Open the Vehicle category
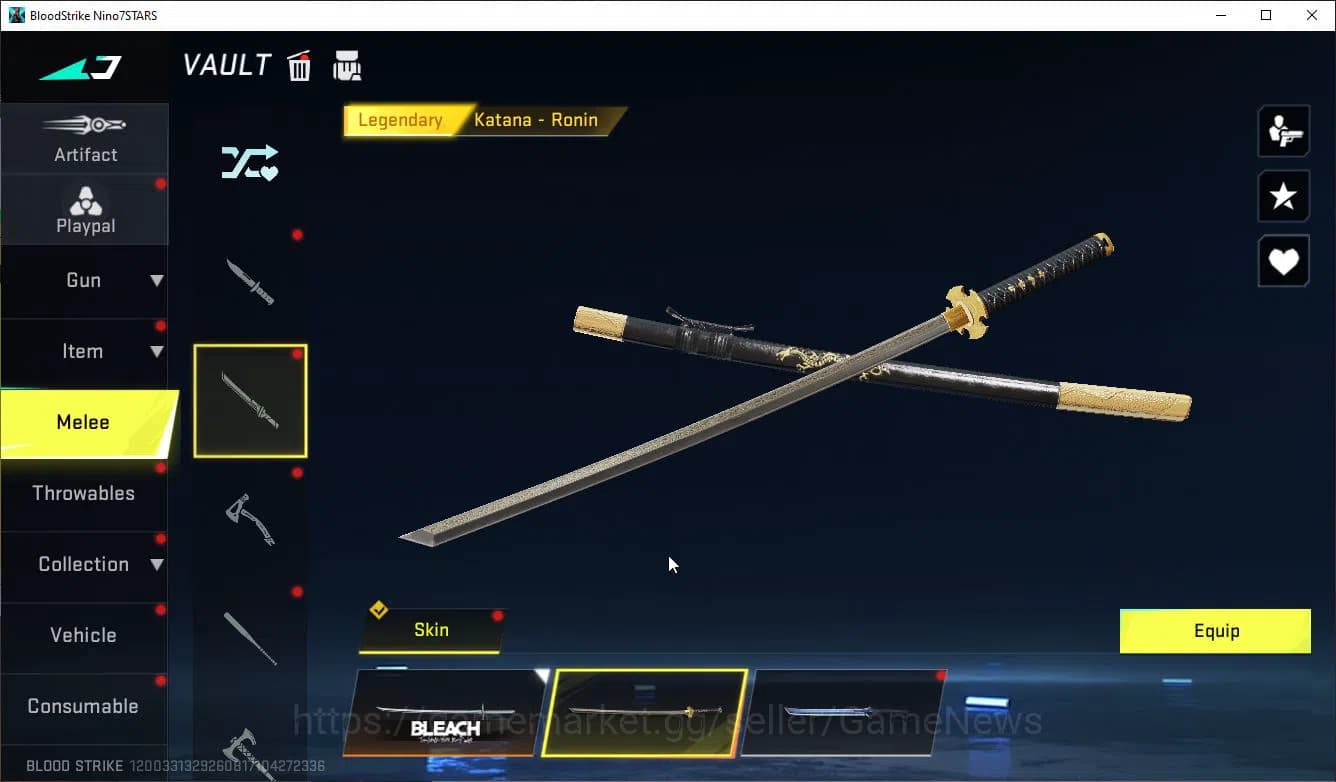Image resolution: width=1336 pixels, height=782 pixels. (85, 635)
